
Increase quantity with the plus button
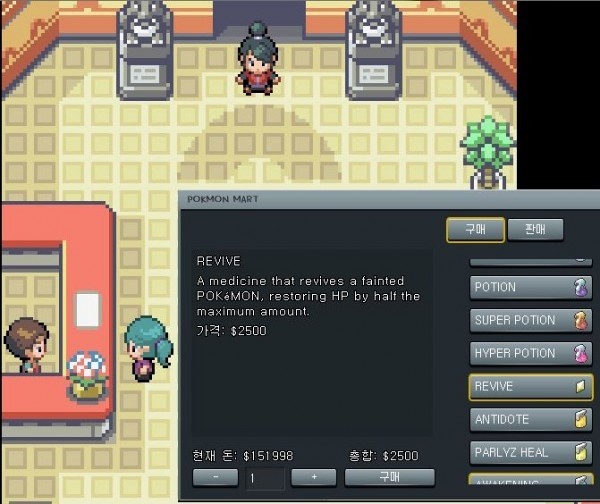pyautogui.click(x=315, y=478)
